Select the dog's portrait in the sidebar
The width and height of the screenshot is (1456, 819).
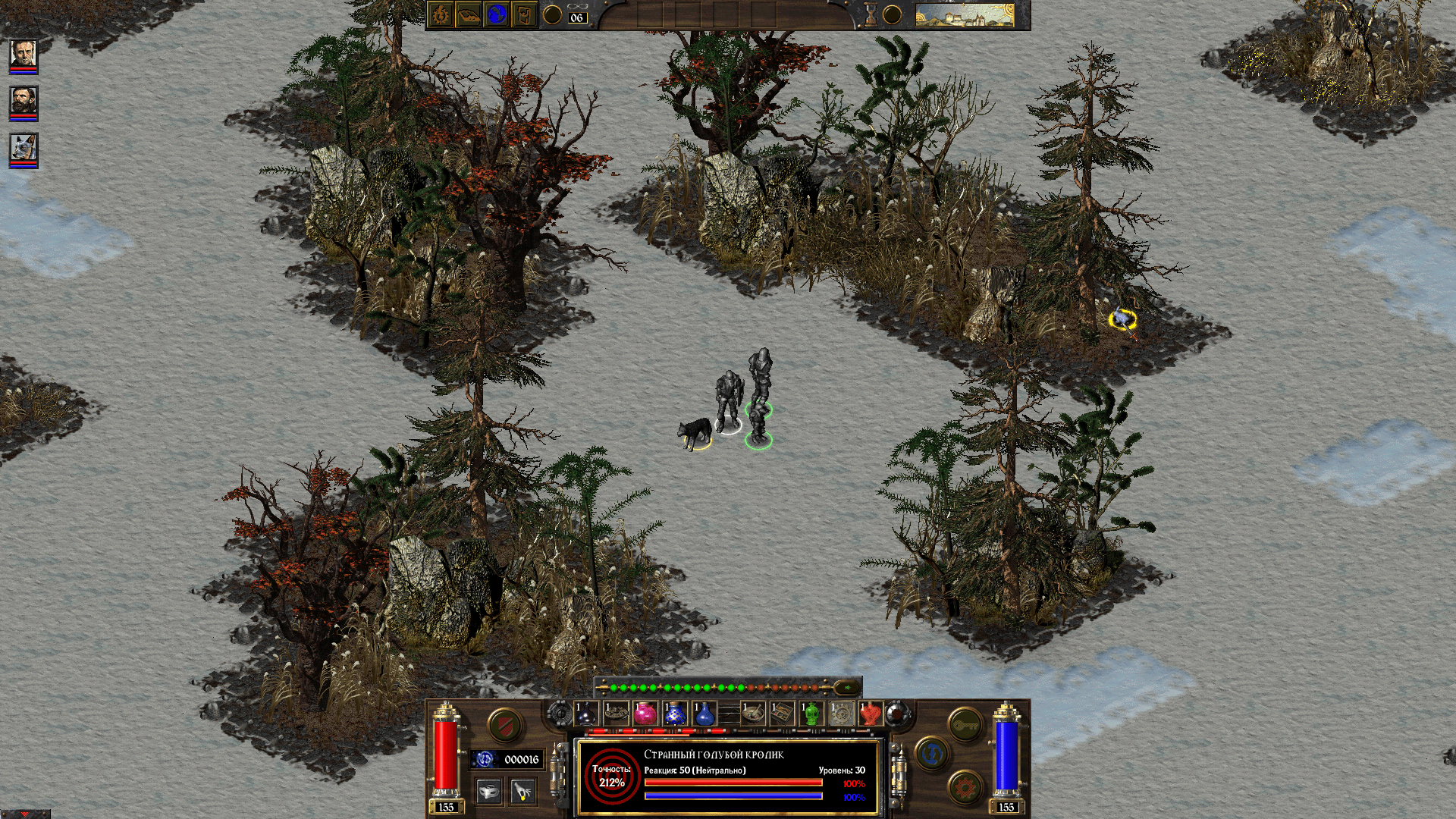click(23, 146)
